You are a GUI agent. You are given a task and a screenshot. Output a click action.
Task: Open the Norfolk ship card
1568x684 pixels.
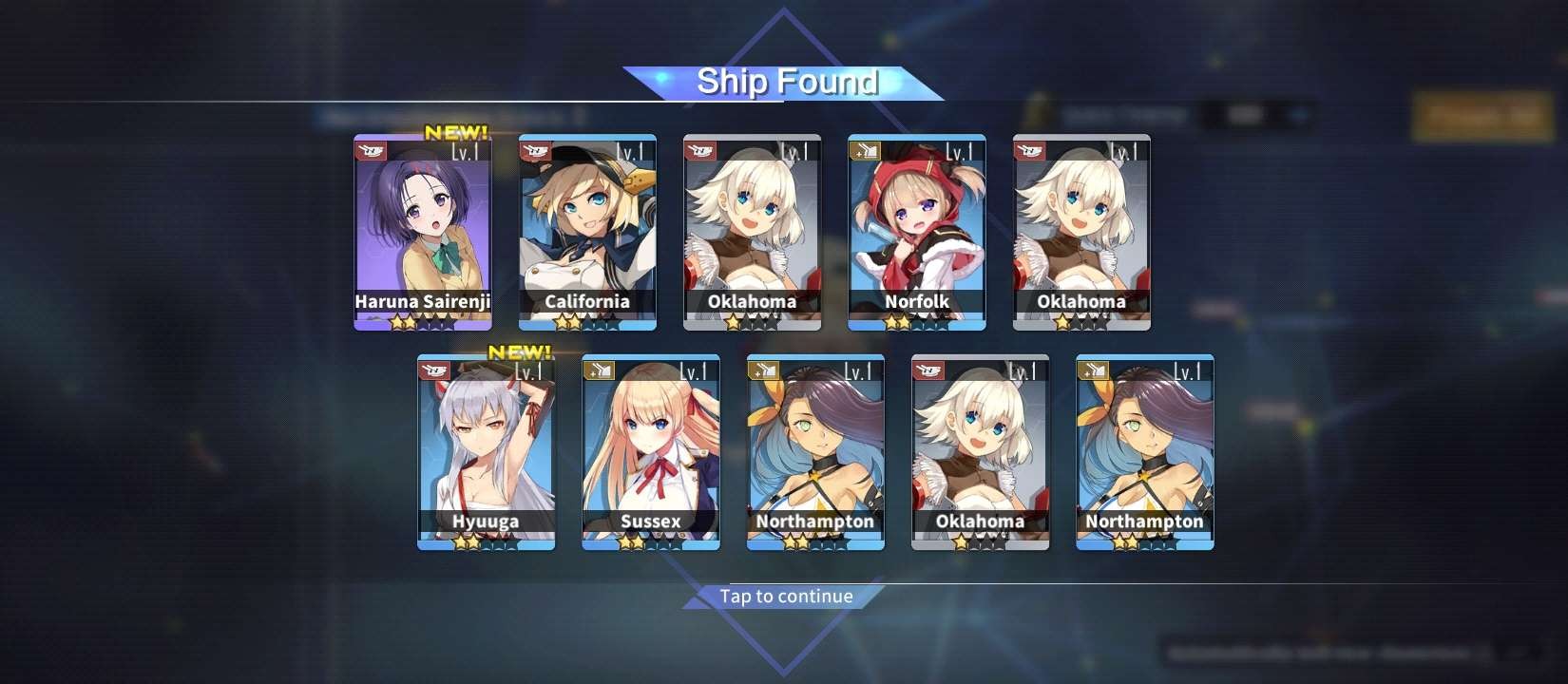[917, 233]
